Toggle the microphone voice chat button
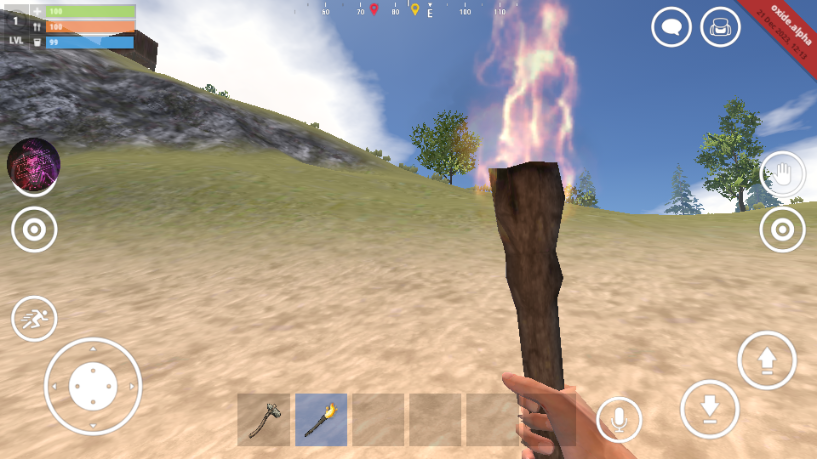The width and height of the screenshot is (817, 459). click(x=618, y=419)
